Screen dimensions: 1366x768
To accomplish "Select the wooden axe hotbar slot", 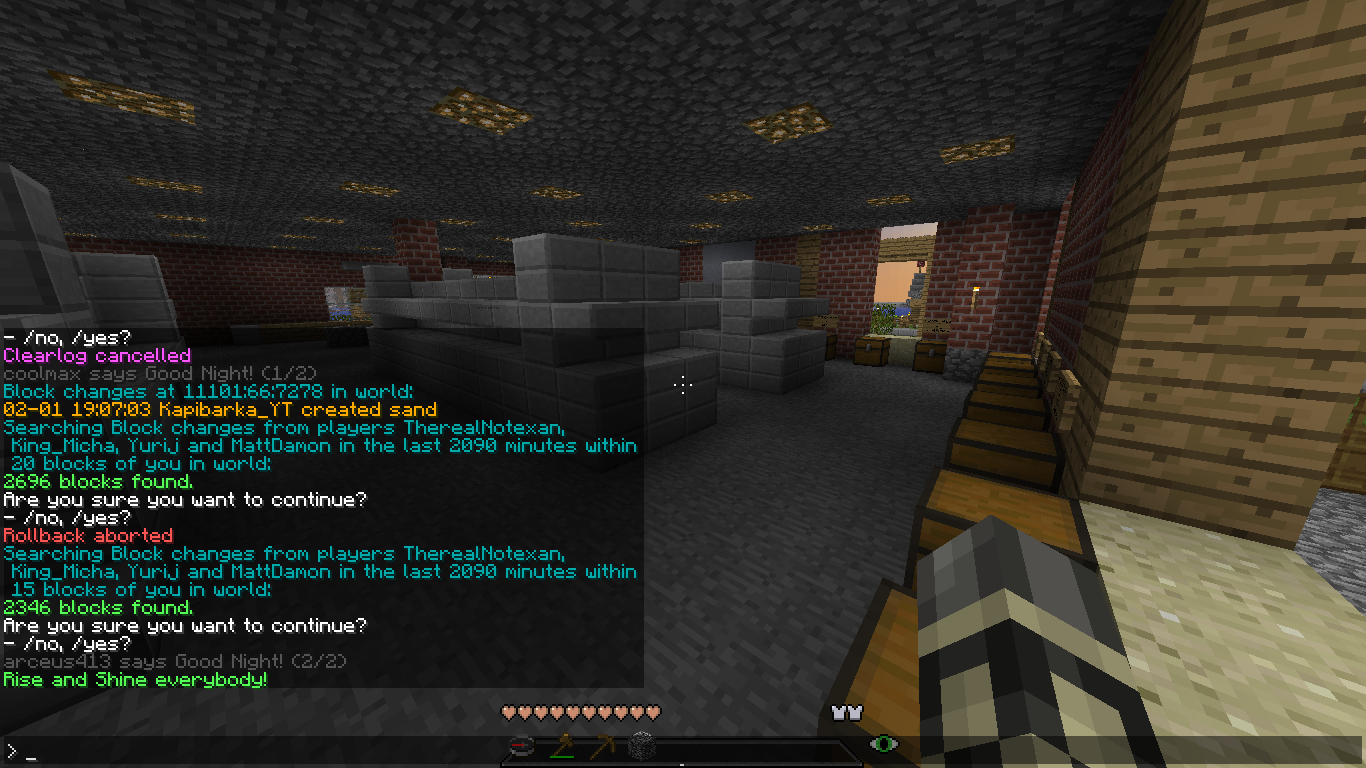I will click(561, 746).
